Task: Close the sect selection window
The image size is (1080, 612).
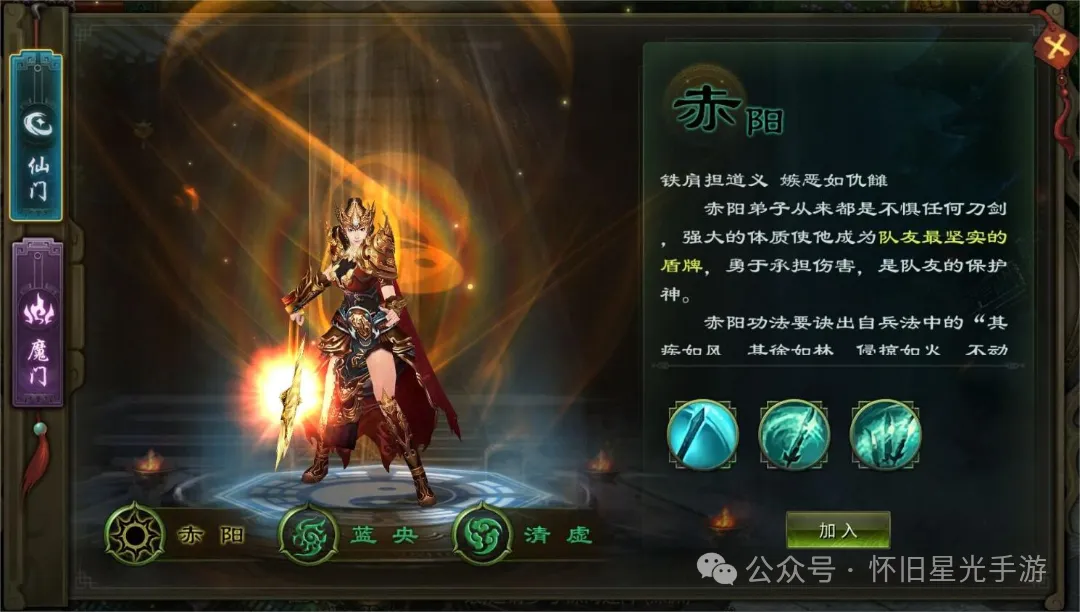Action: [1052, 45]
